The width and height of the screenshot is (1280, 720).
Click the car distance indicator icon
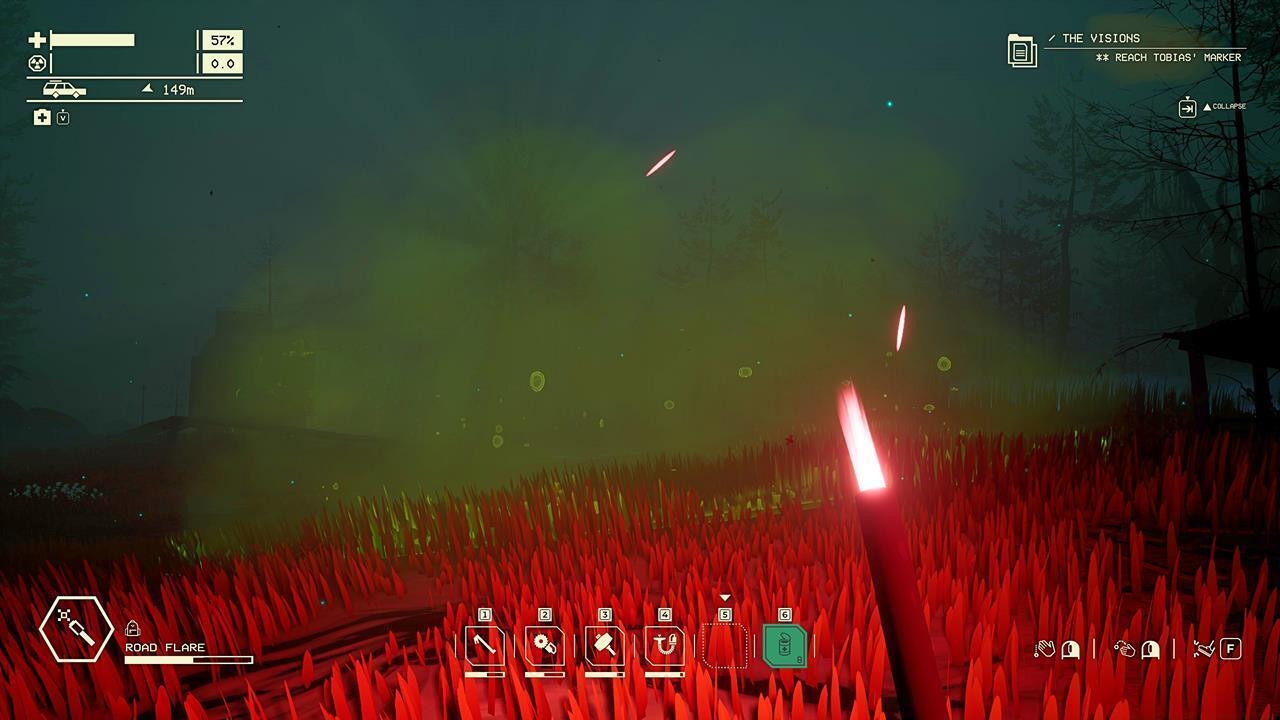[64, 90]
